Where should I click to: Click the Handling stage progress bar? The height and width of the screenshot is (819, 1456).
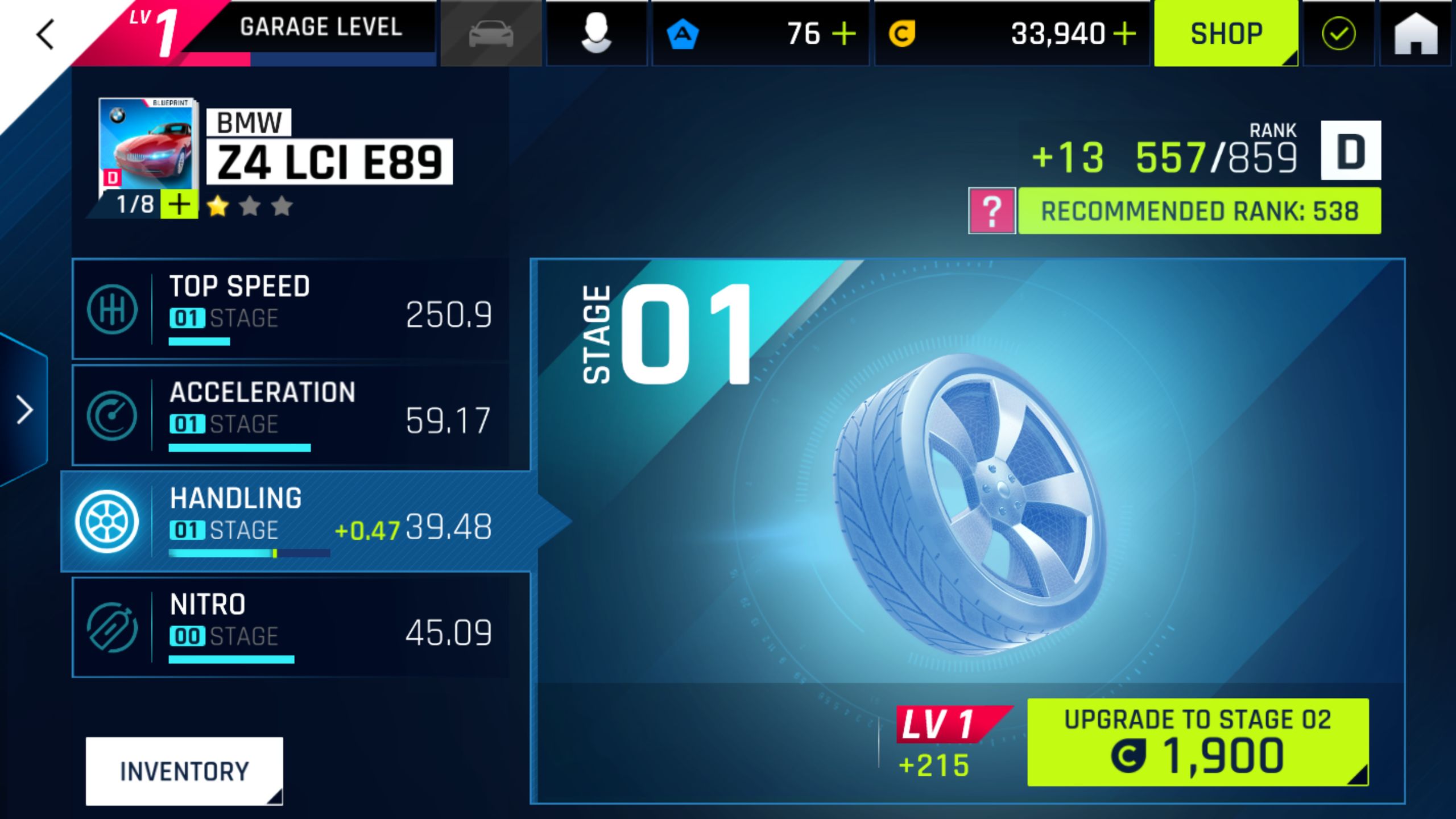(x=249, y=552)
